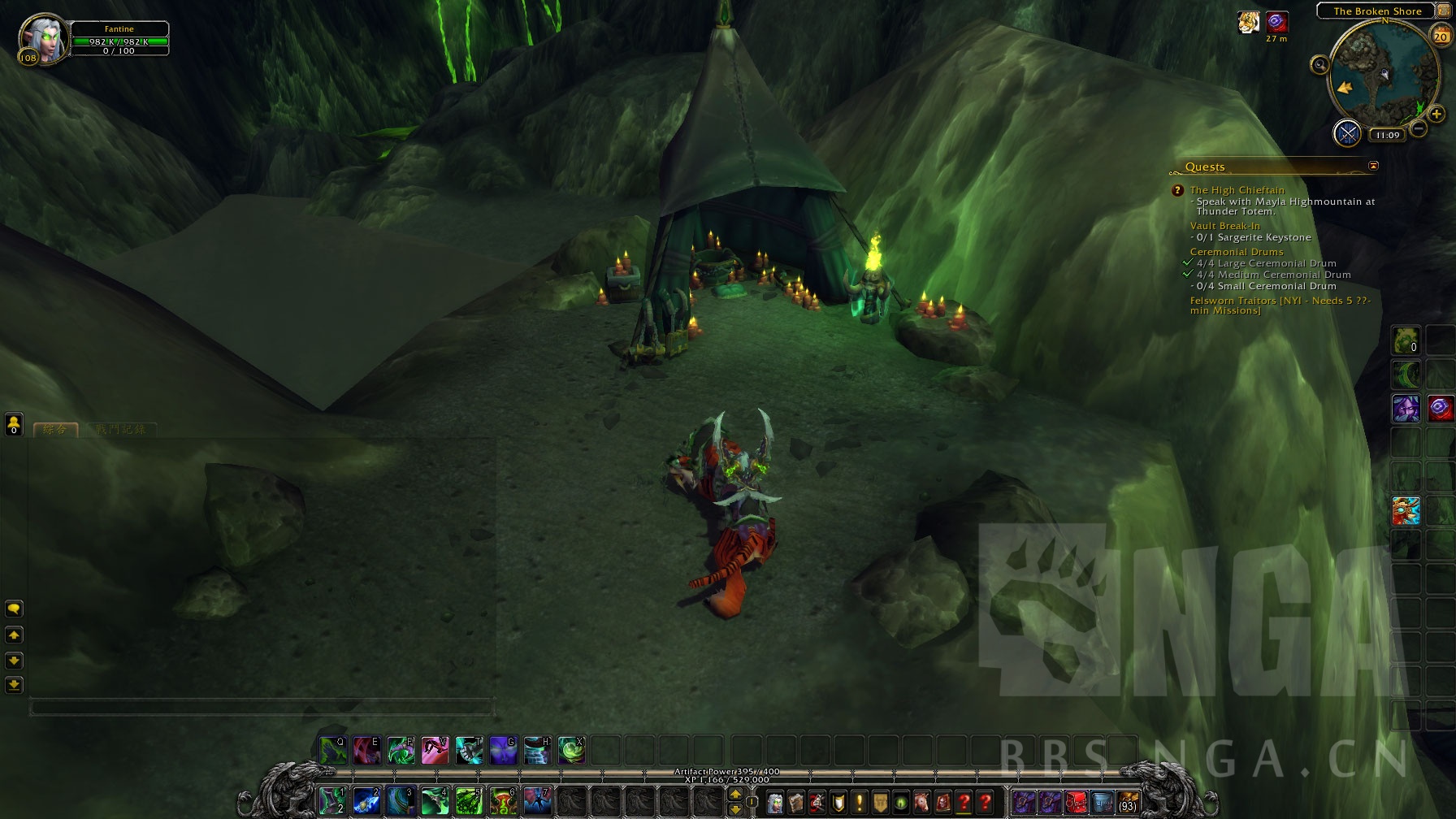Click the tiger mount buff icon
Image resolution: width=1456 pixels, height=819 pixels.
click(x=1249, y=23)
